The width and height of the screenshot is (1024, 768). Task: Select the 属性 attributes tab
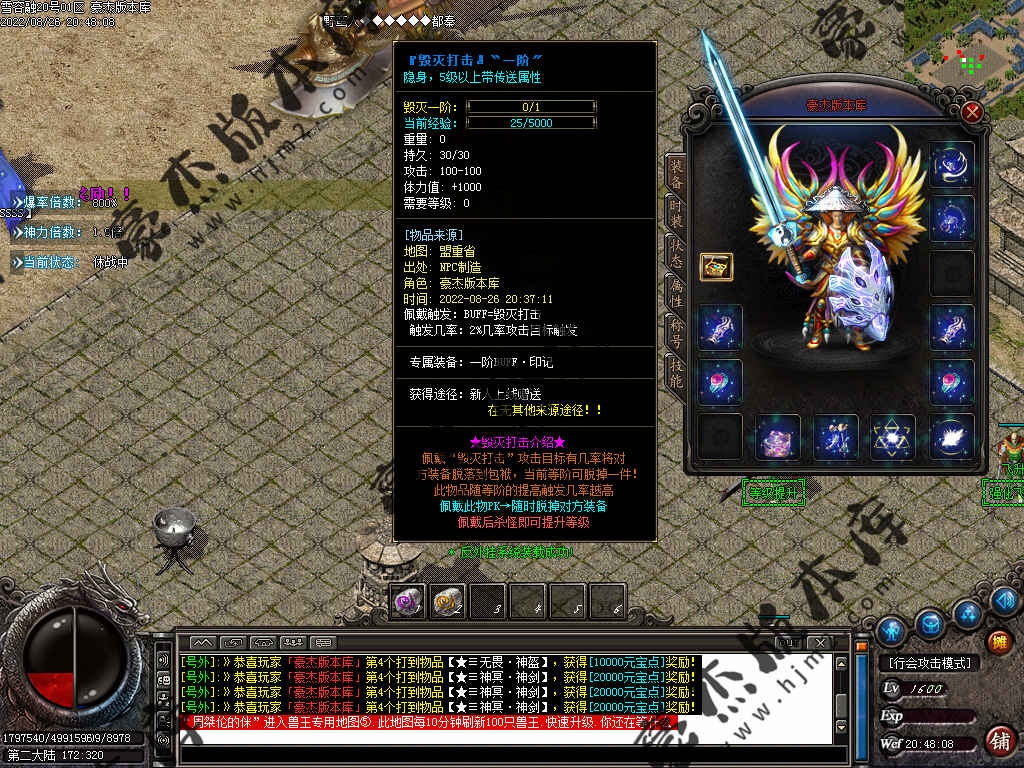(675, 291)
